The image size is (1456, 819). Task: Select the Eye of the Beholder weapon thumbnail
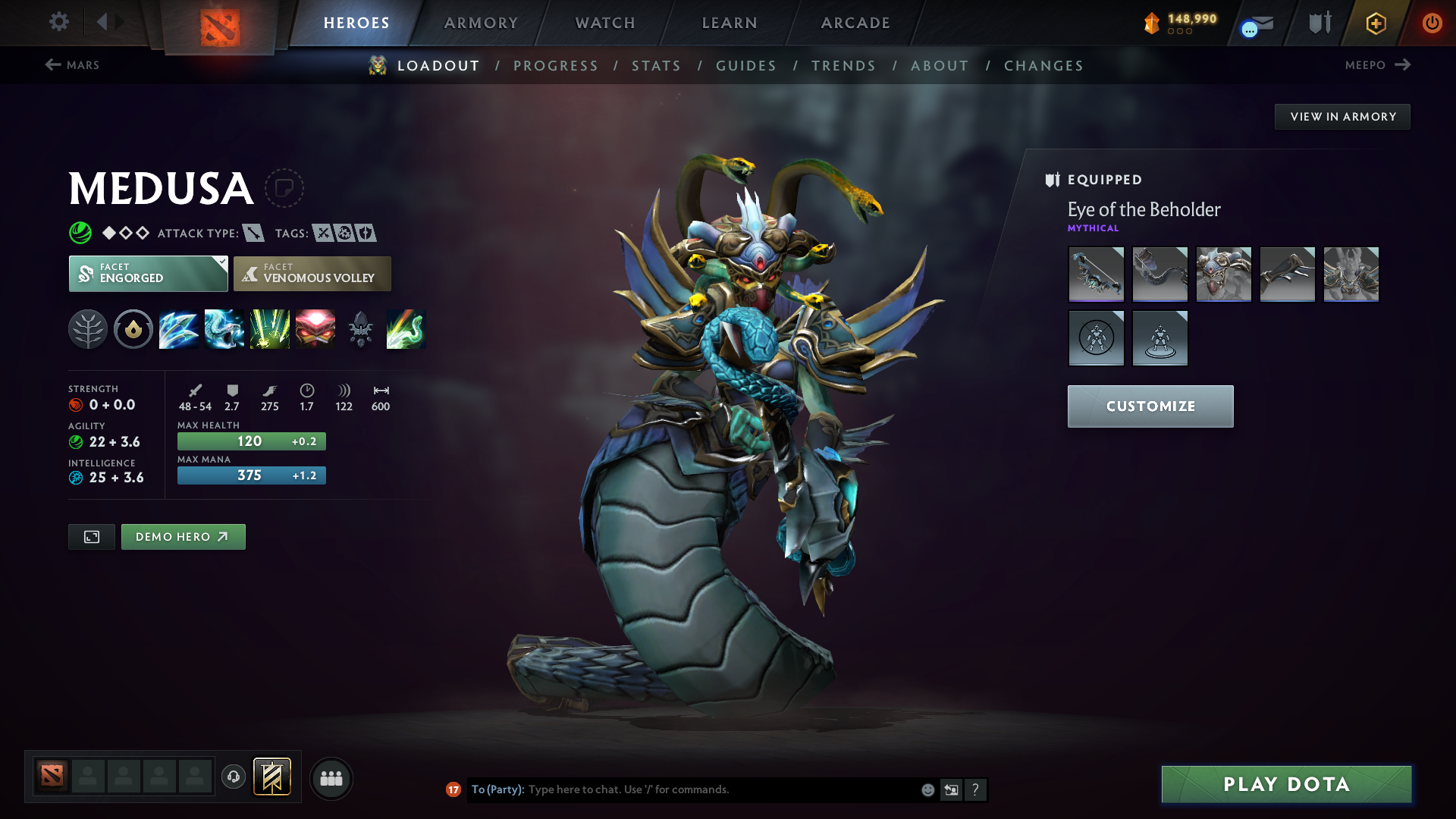(1096, 274)
